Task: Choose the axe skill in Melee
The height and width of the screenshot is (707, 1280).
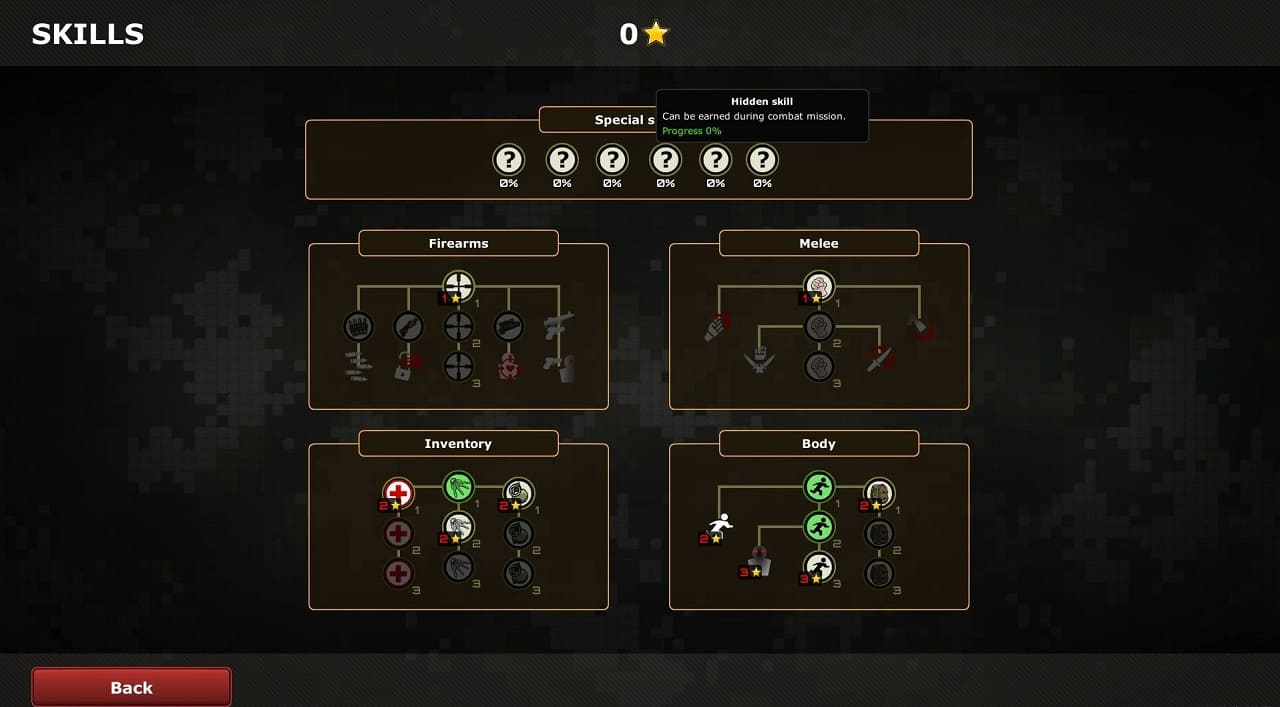Action: coord(919,327)
